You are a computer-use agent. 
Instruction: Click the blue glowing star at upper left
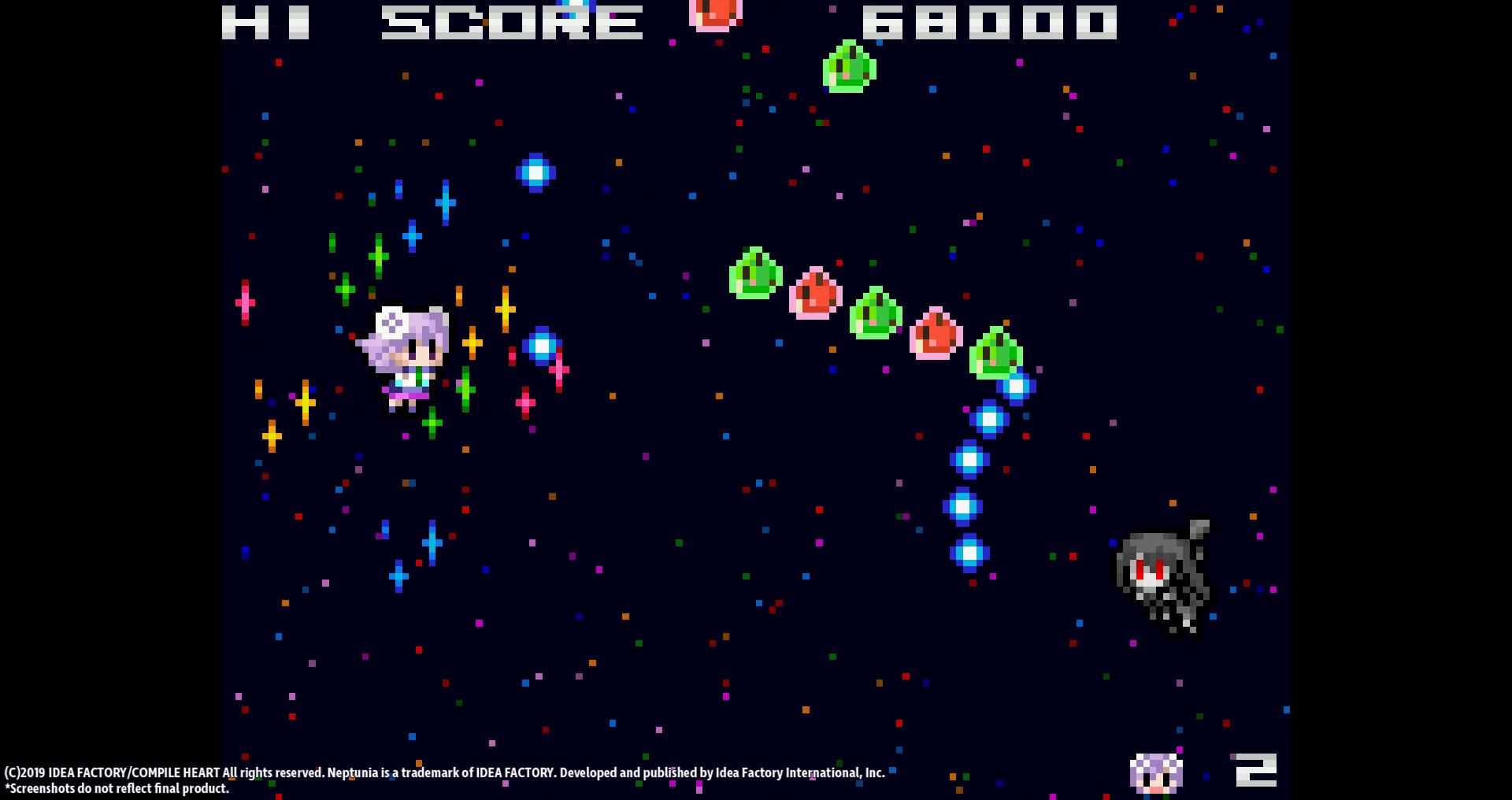535,172
